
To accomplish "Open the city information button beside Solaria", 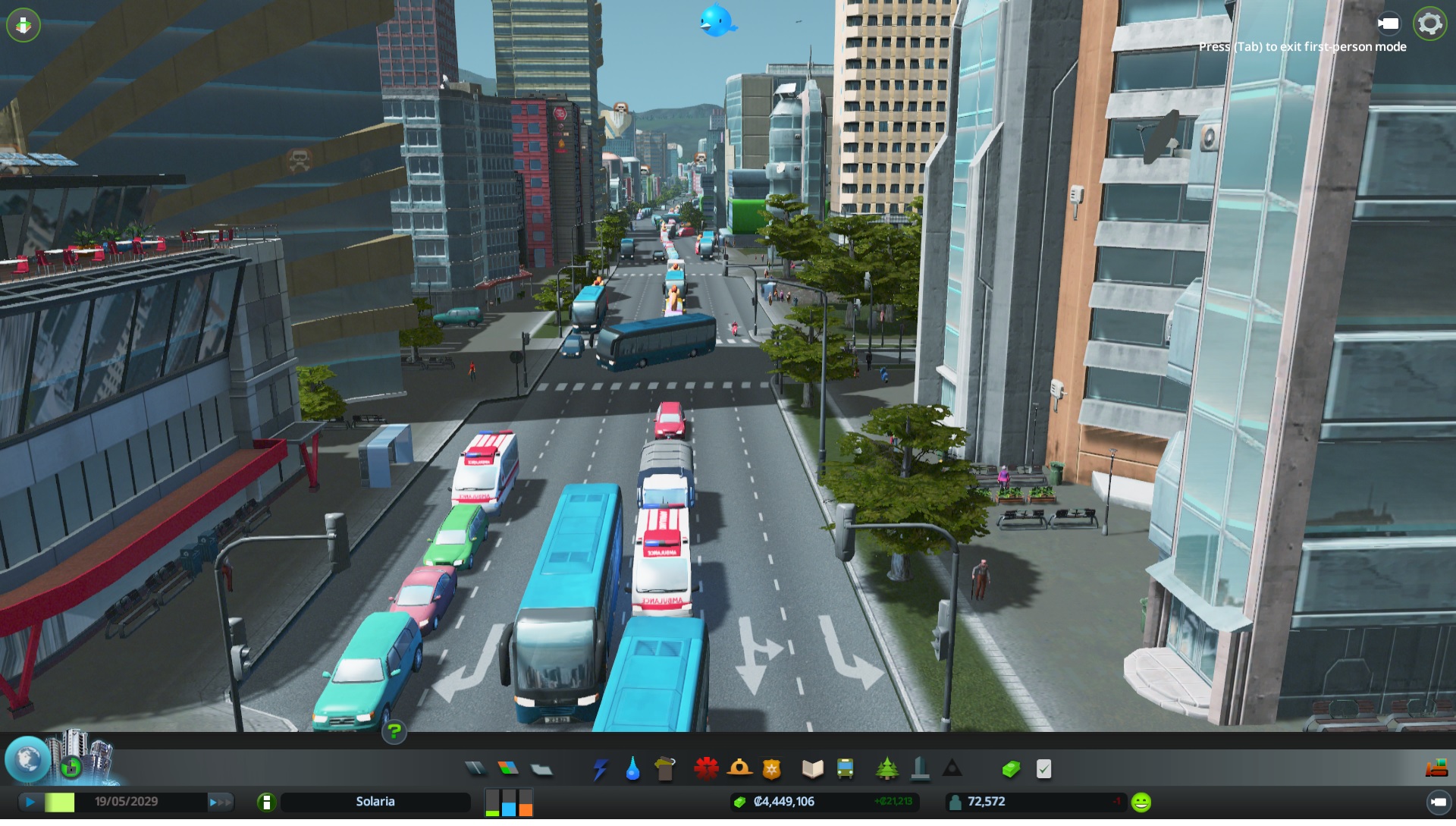I will click(x=266, y=802).
